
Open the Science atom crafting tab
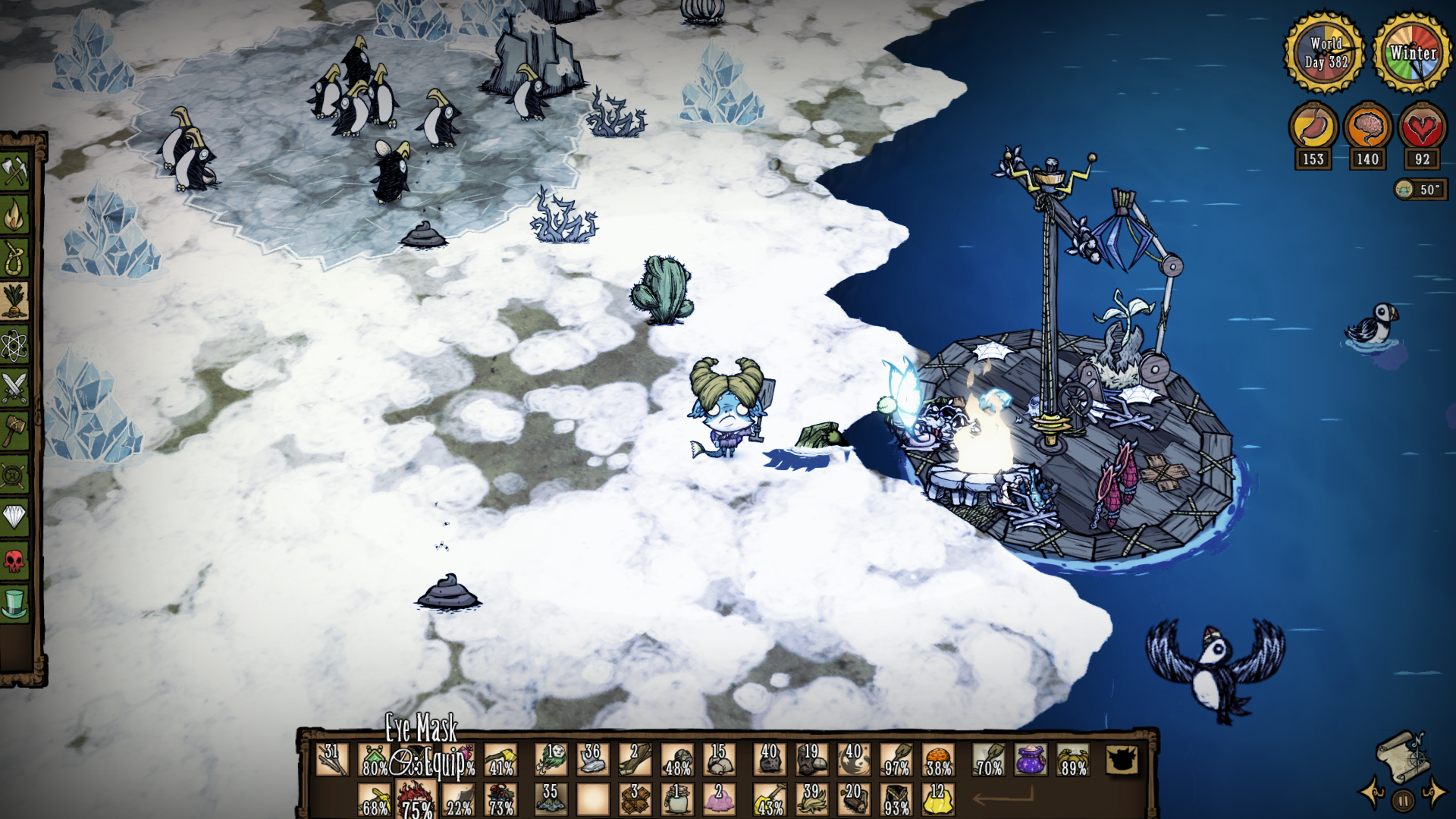click(14, 346)
